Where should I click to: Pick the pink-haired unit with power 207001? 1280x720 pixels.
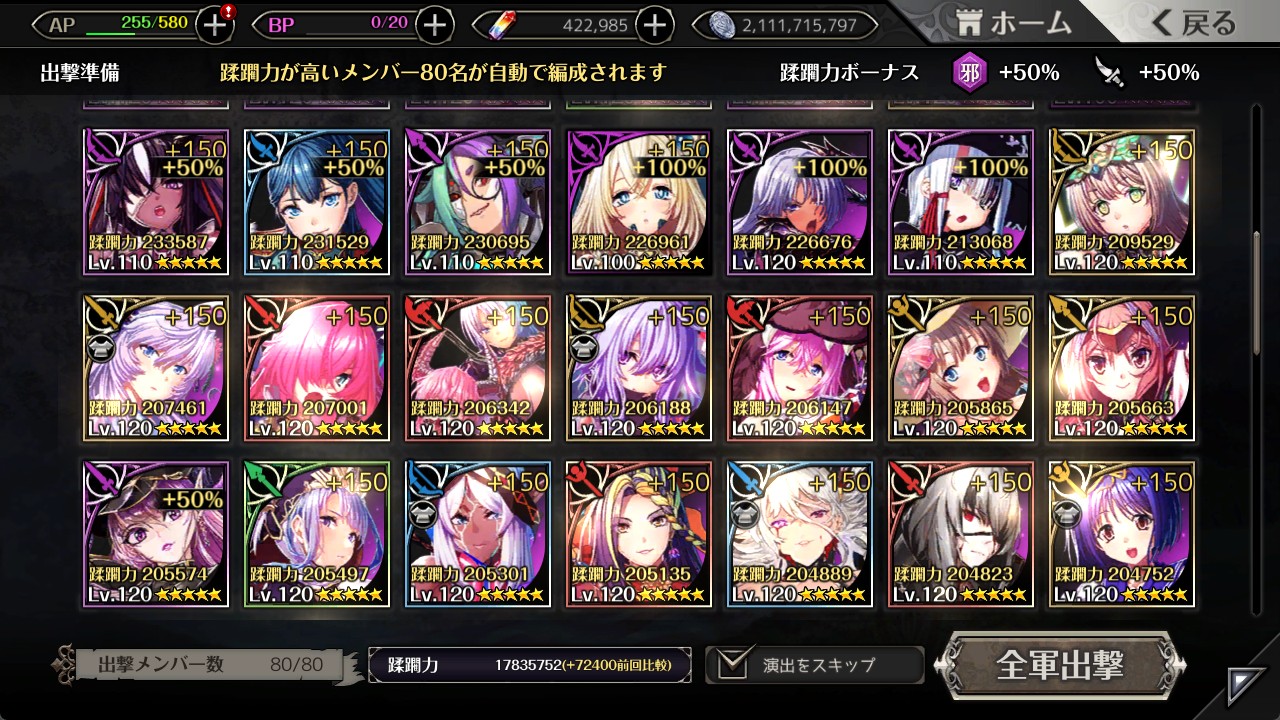click(318, 368)
